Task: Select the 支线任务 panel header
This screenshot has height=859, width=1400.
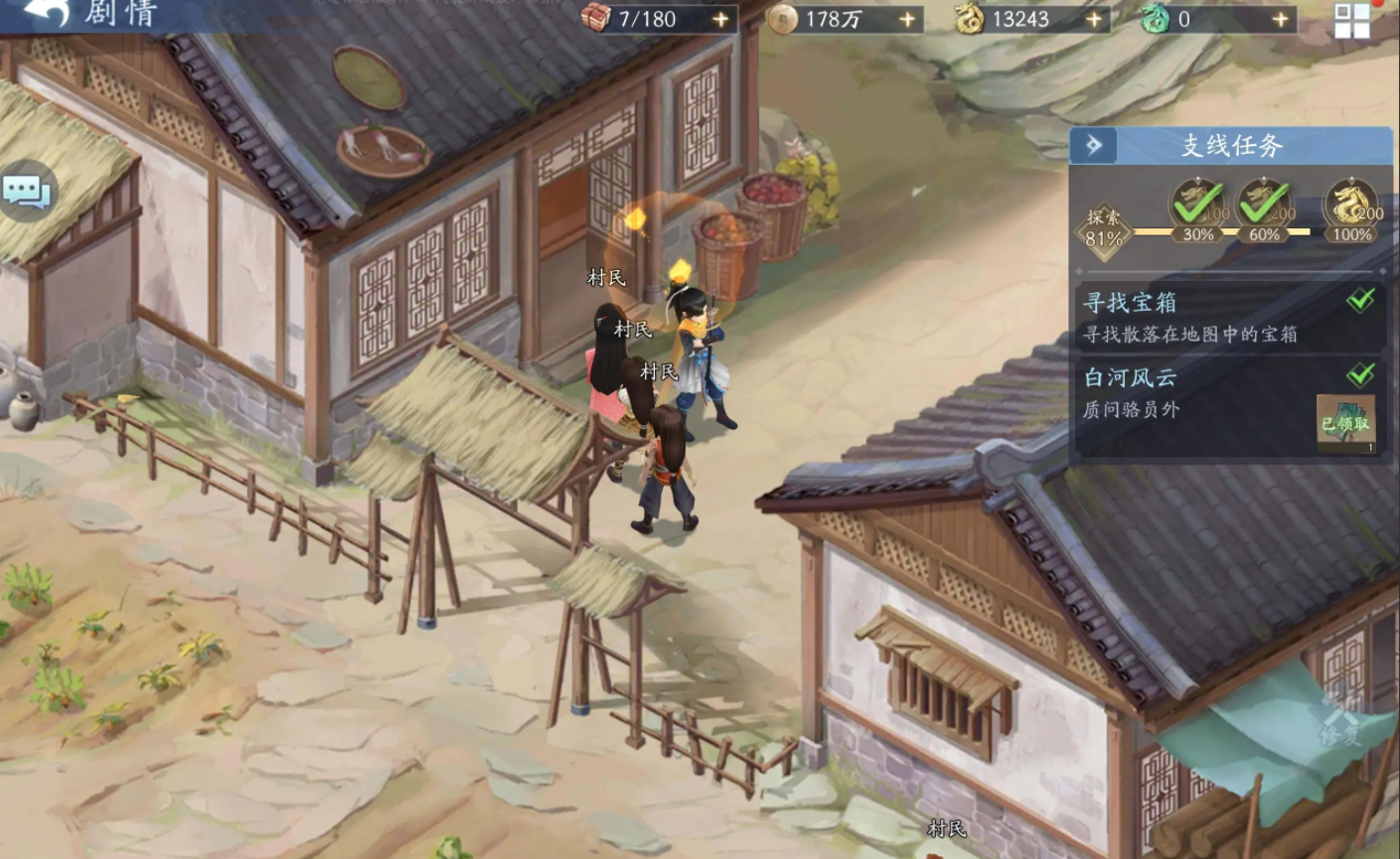Action: click(x=1232, y=145)
